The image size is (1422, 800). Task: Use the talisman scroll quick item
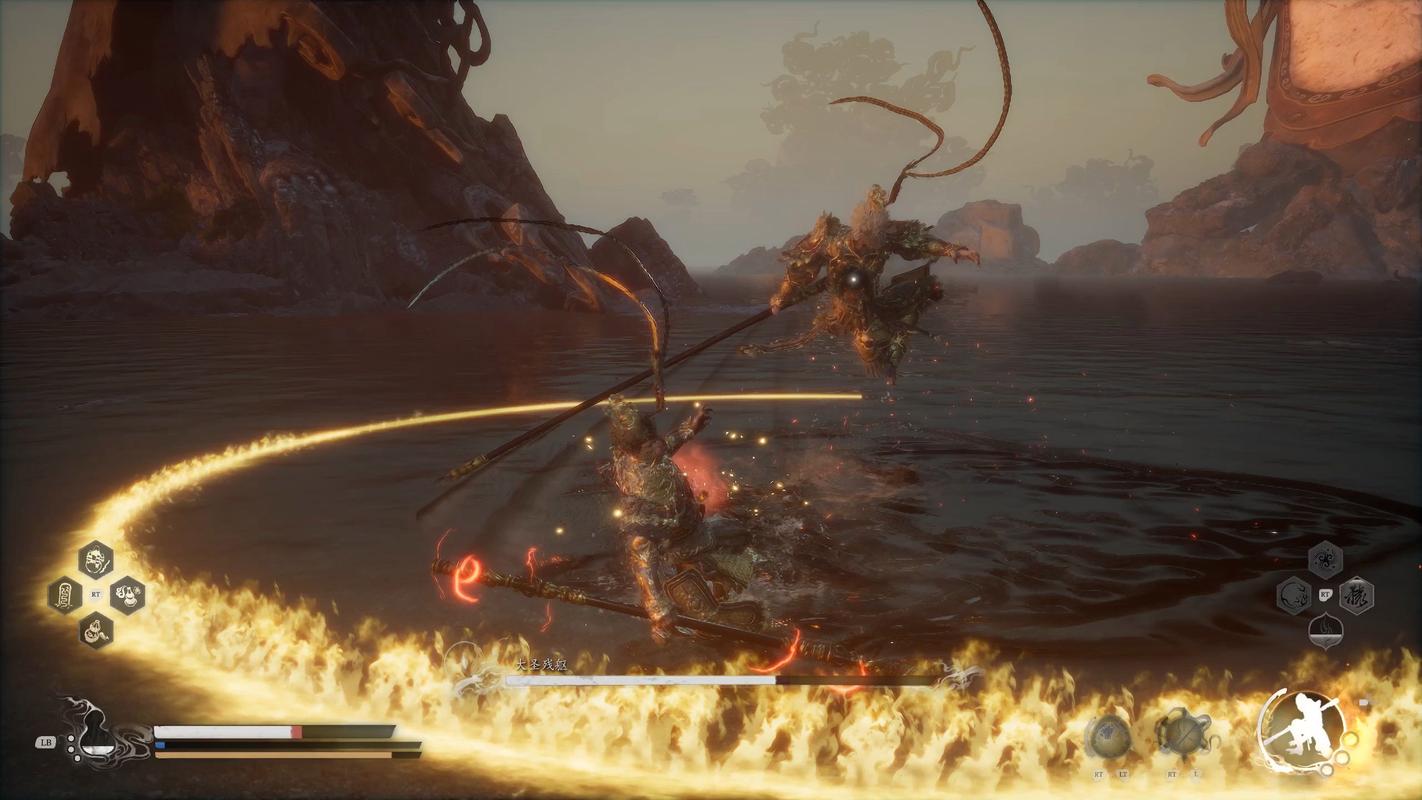click(65, 595)
